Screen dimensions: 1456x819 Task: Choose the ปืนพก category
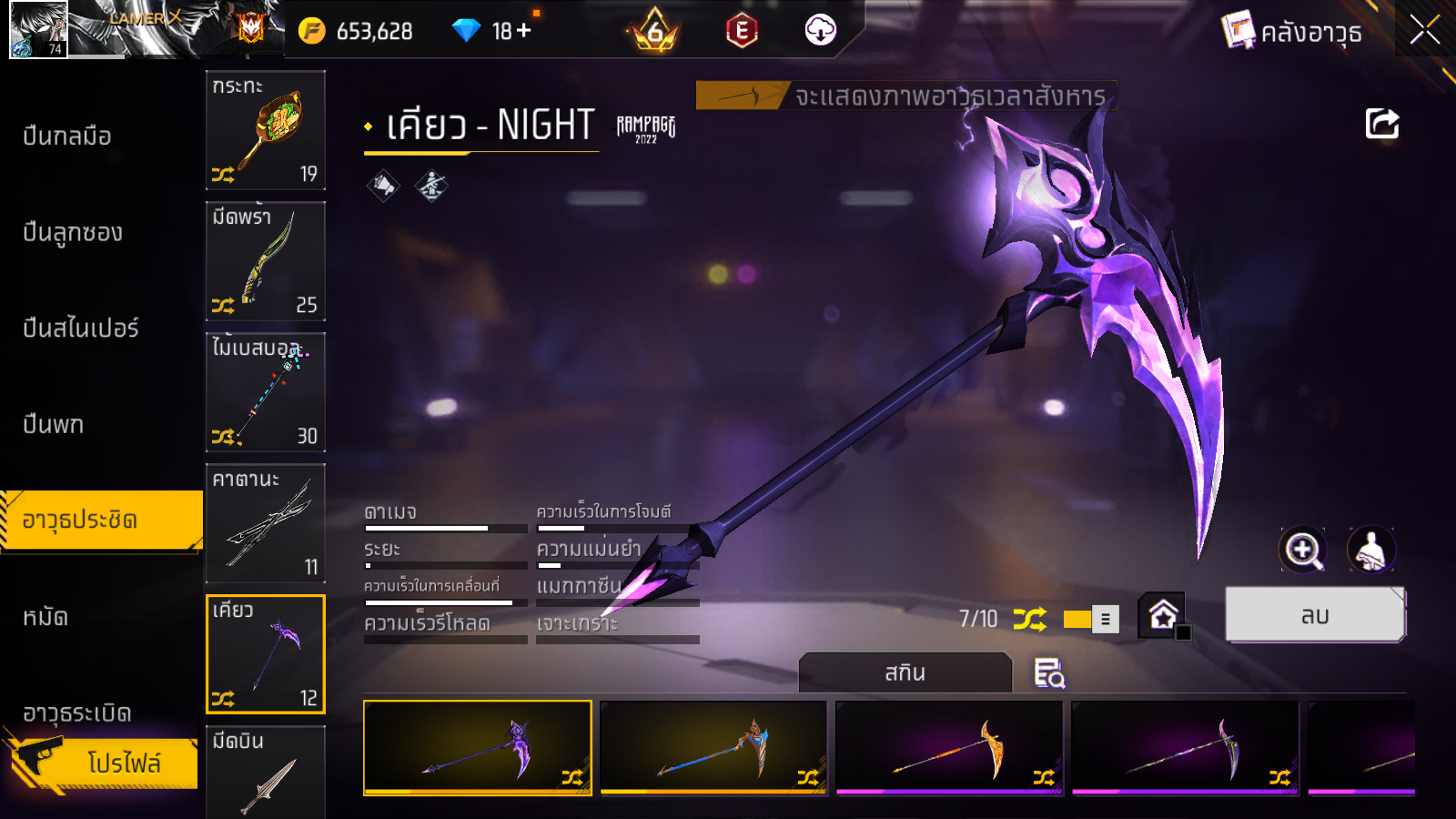54,425
